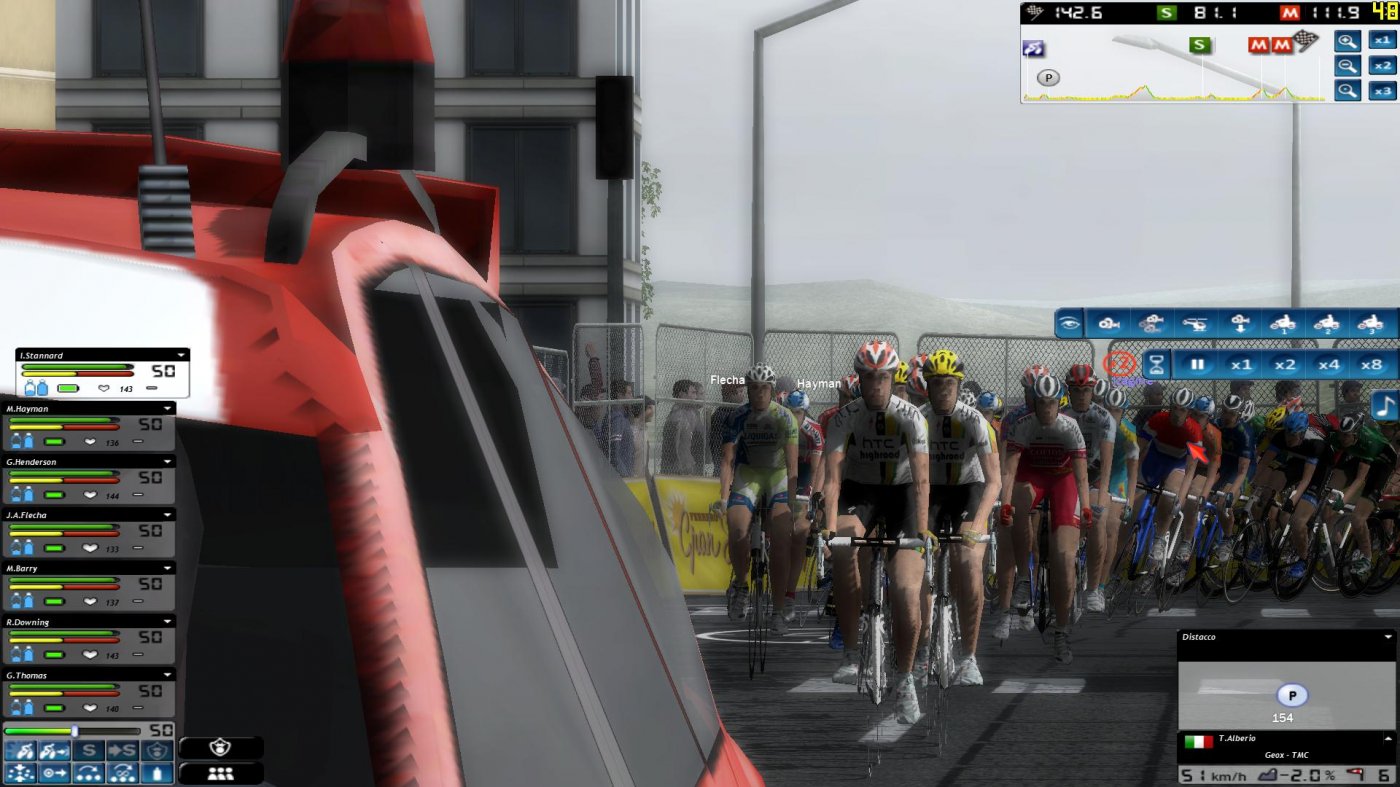The height and width of the screenshot is (787, 1400).
Task: Switch to motorbike camera 3
Action: click(x=1371, y=324)
